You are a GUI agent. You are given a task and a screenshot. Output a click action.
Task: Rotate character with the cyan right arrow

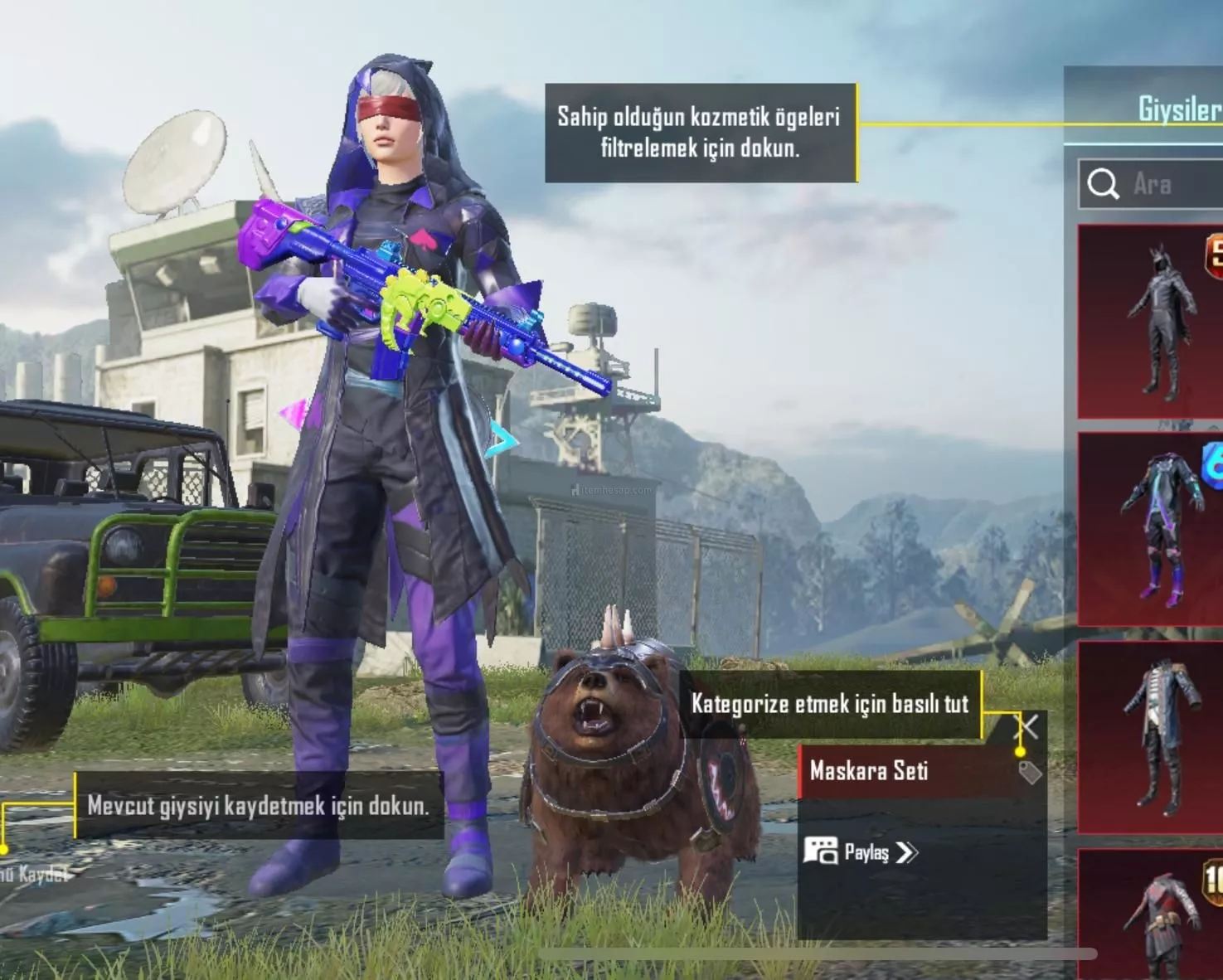[501, 439]
